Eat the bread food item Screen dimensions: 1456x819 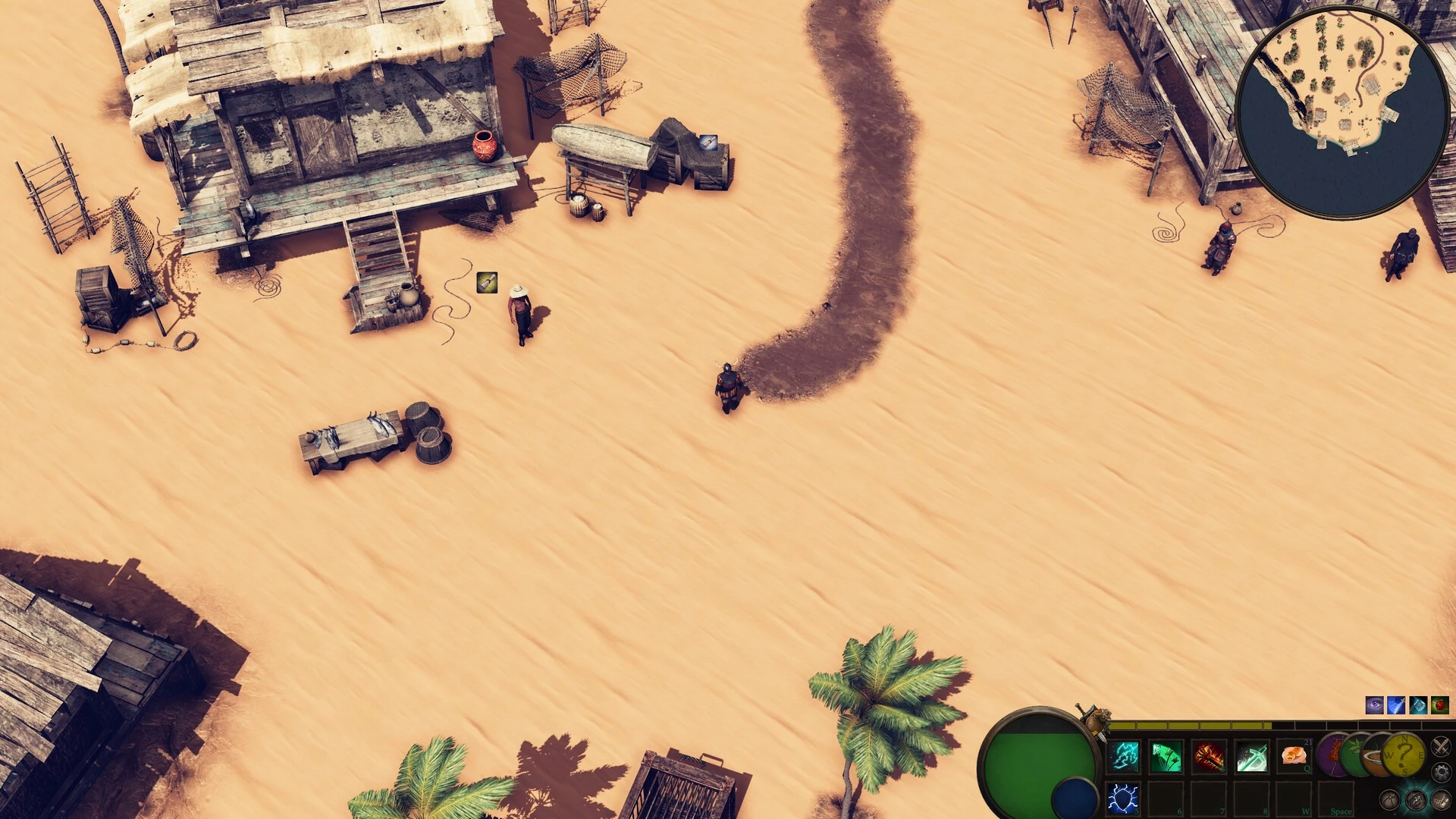tap(1294, 756)
